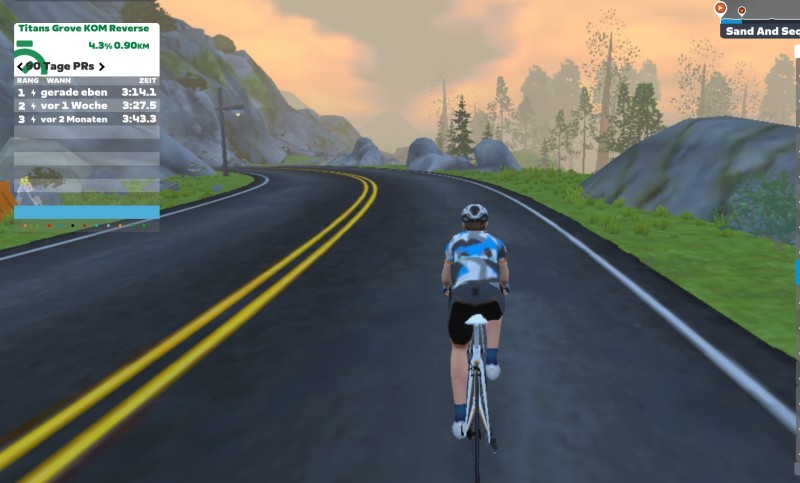Viewport: 800px width, 483px height.
Task: Click the Sand And Sequoias route label
Action: coord(762,31)
